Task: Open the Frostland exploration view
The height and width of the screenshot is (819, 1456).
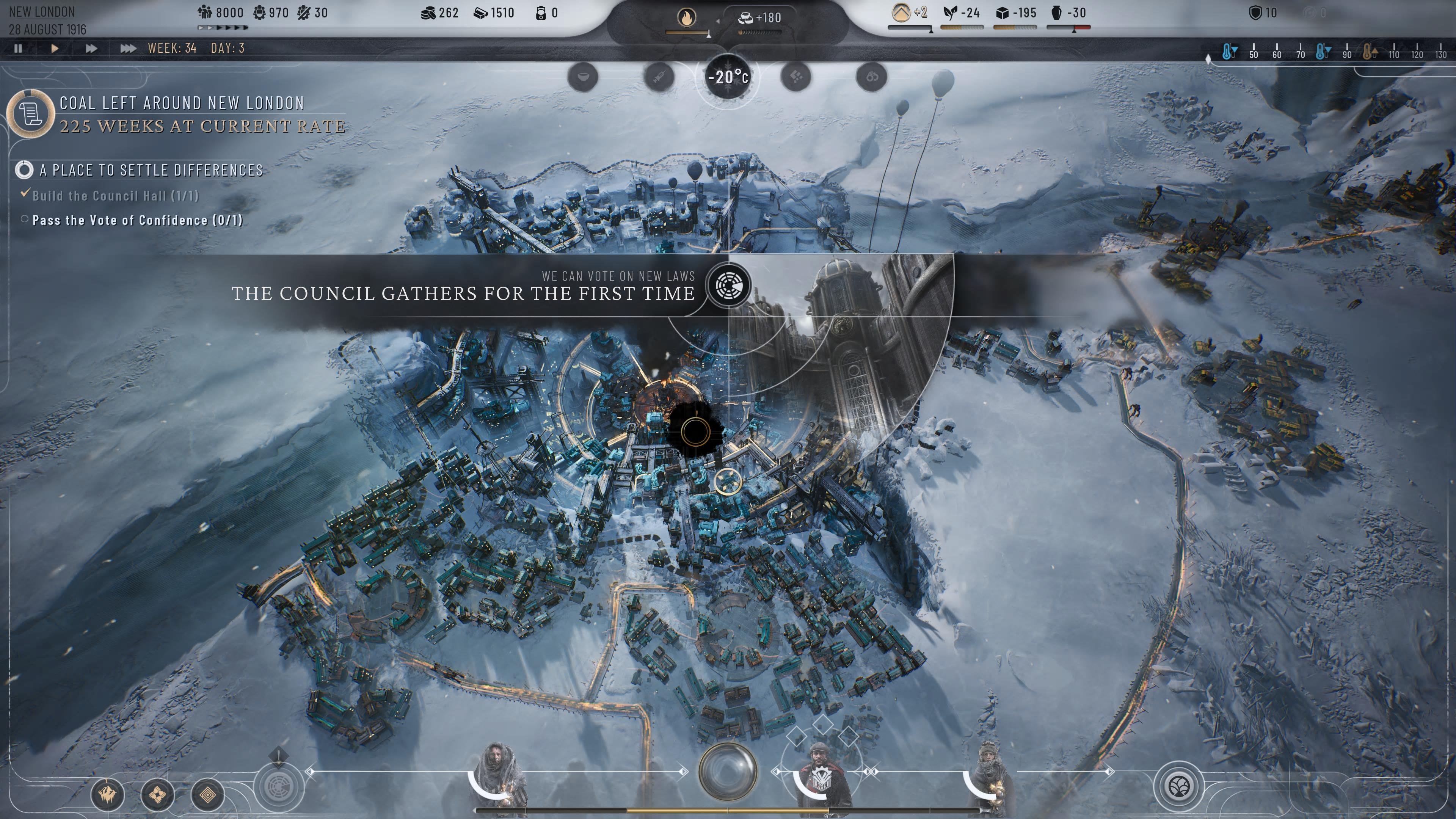Action: [x=107, y=794]
